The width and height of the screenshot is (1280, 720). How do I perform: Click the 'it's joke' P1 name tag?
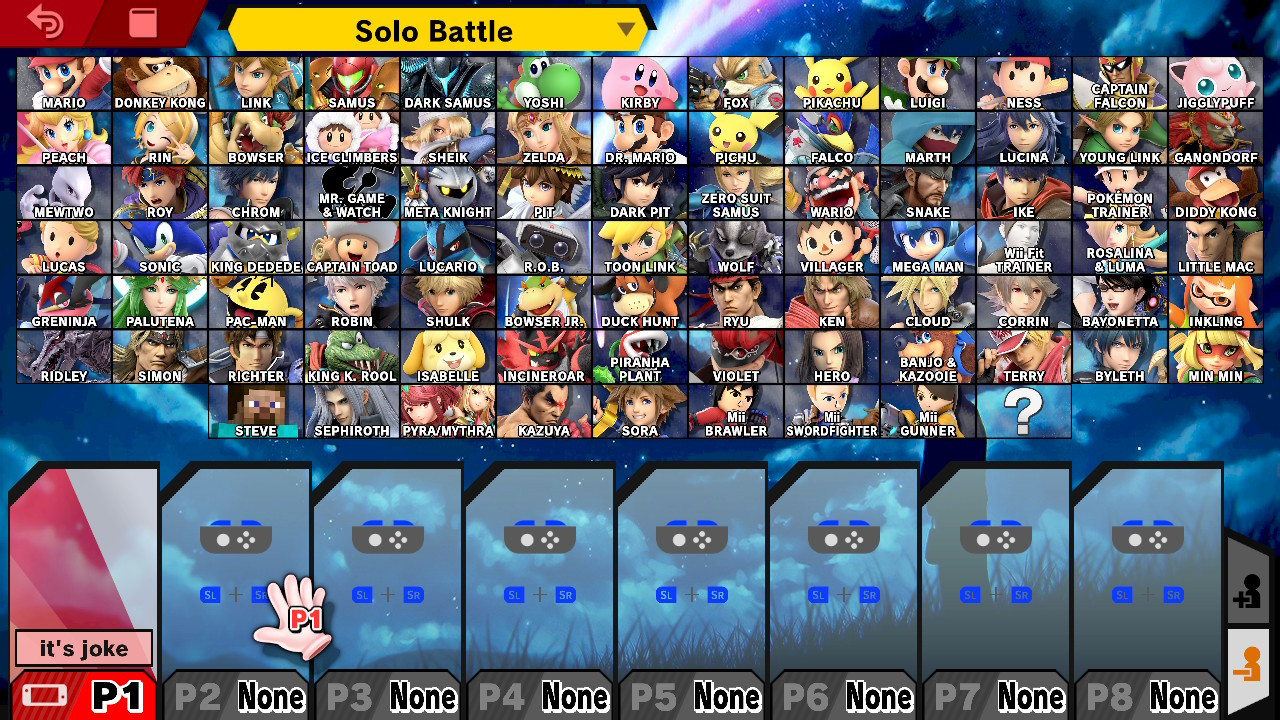coord(82,648)
